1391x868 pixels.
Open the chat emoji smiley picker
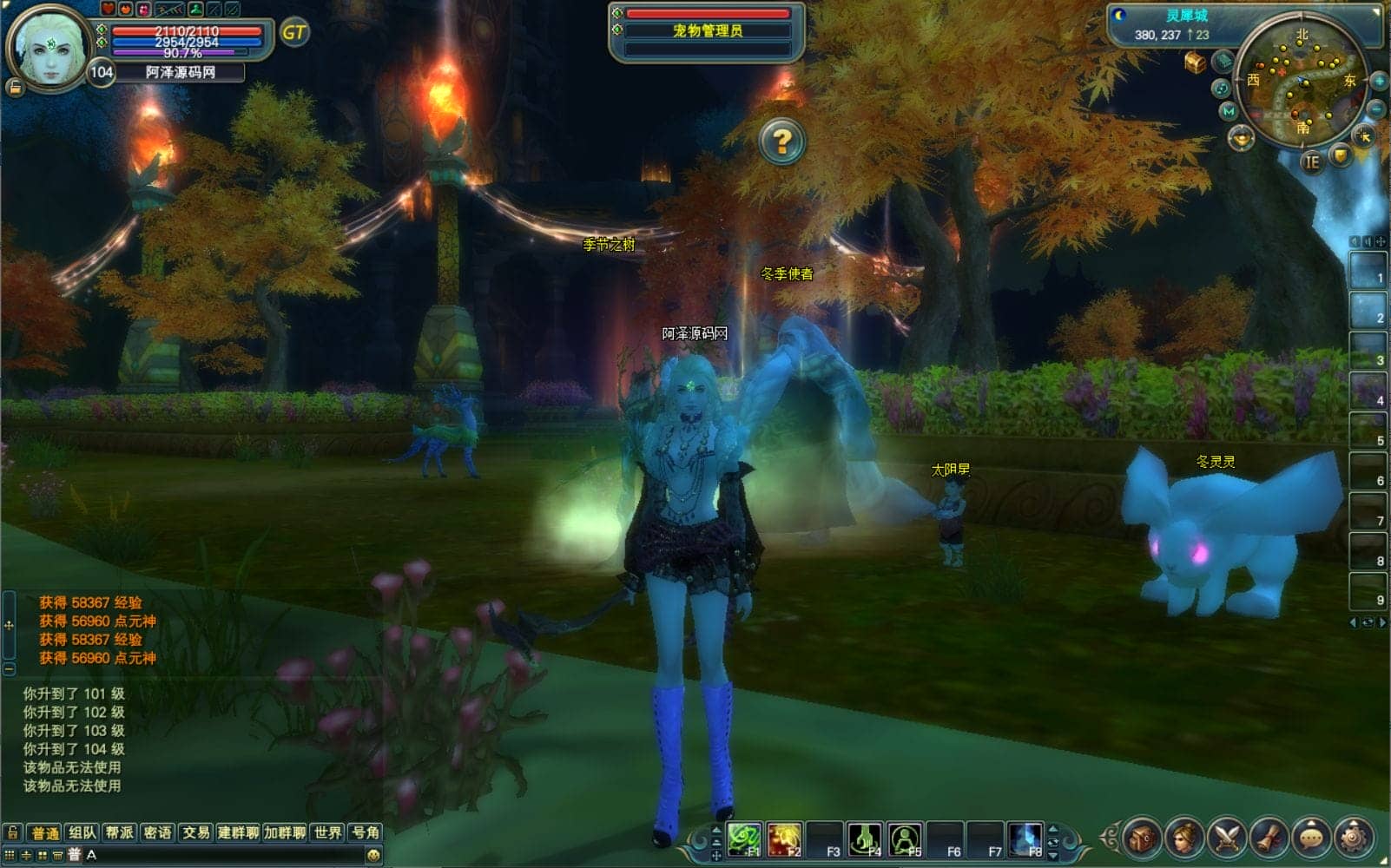372,855
